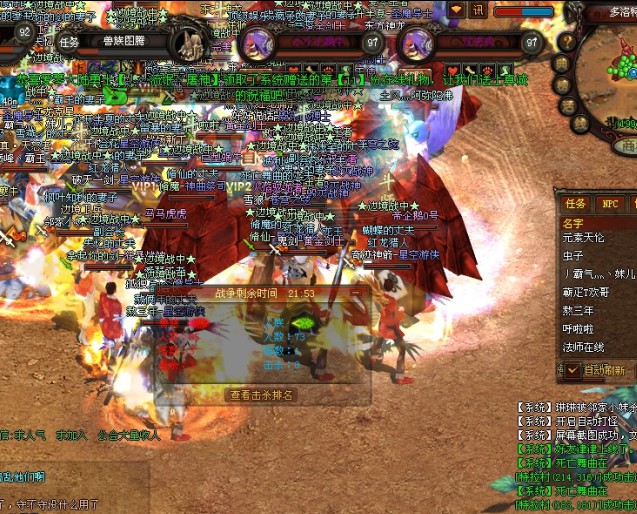Screen dimensions: 637x514
Task: Open the NPC tab
Action: tap(610, 204)
